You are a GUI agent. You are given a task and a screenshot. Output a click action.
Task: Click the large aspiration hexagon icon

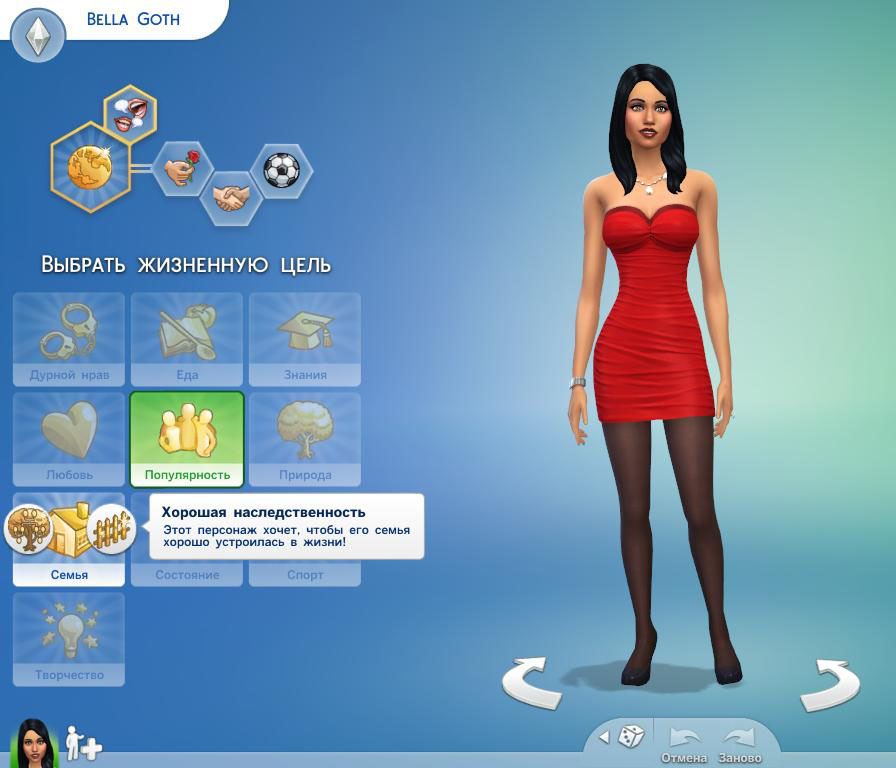[x=90, y=167]
